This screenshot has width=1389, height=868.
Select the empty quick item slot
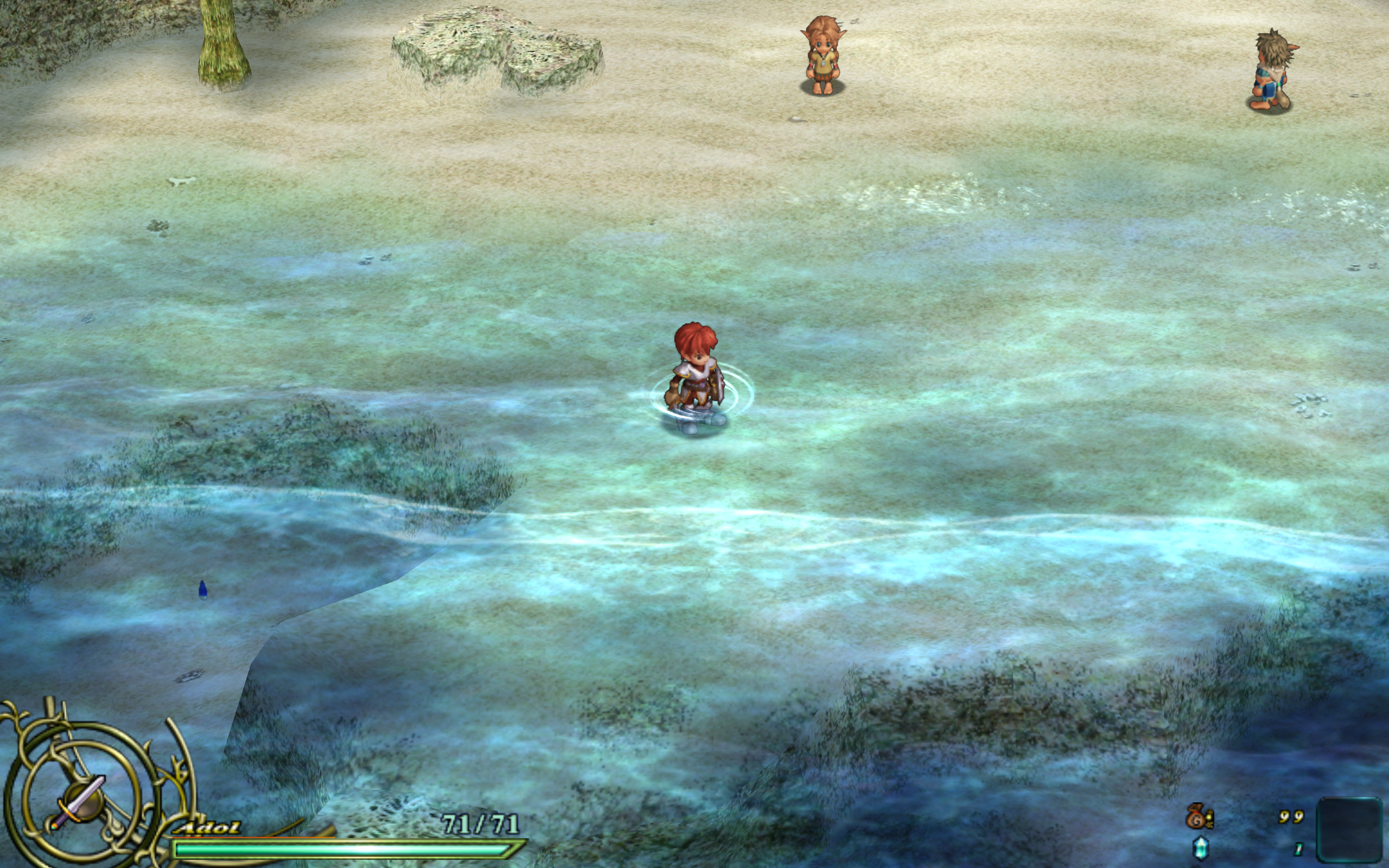pyautogui.click(x=1349, y=829)
